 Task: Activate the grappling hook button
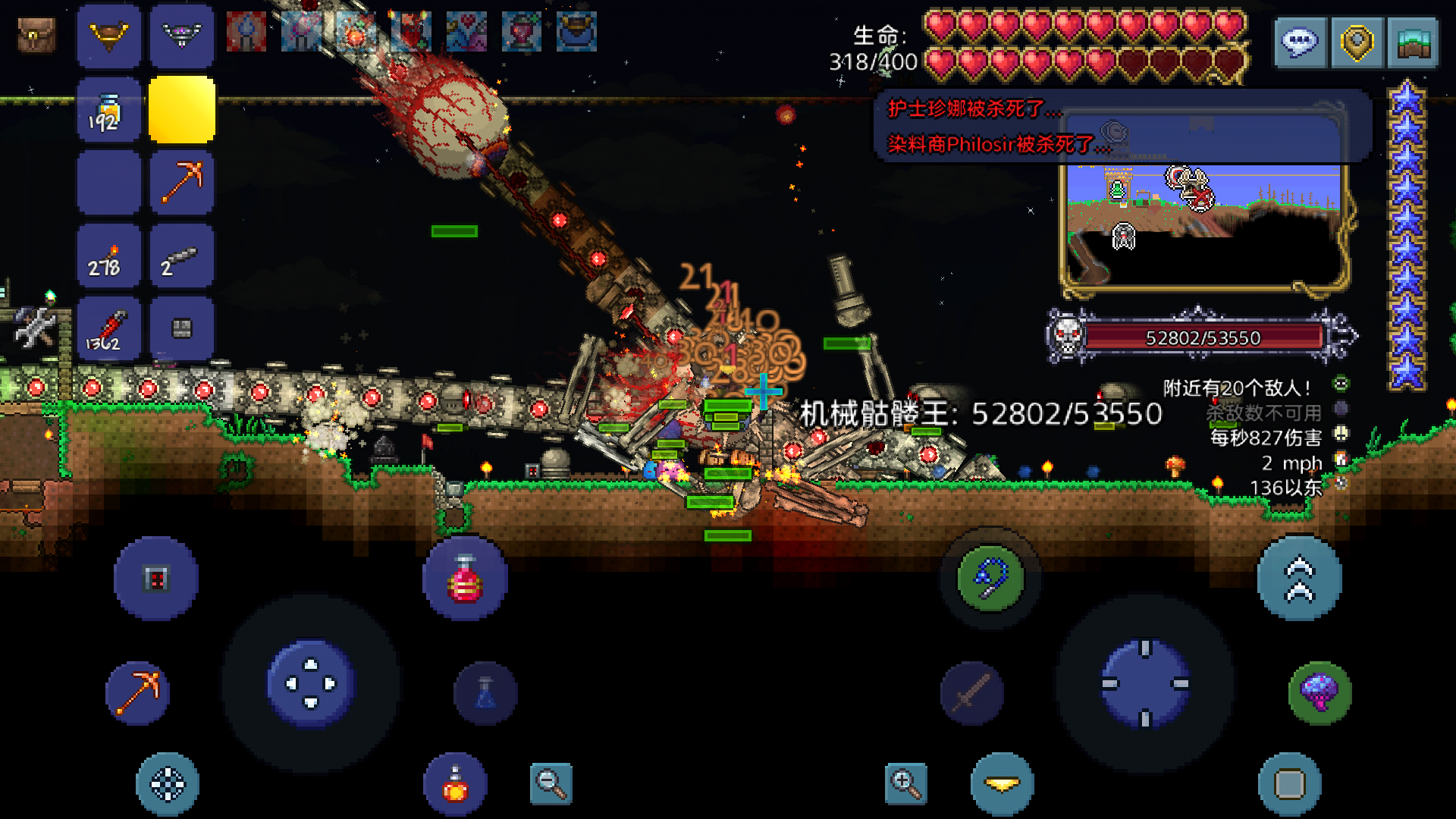pos(990,579)
